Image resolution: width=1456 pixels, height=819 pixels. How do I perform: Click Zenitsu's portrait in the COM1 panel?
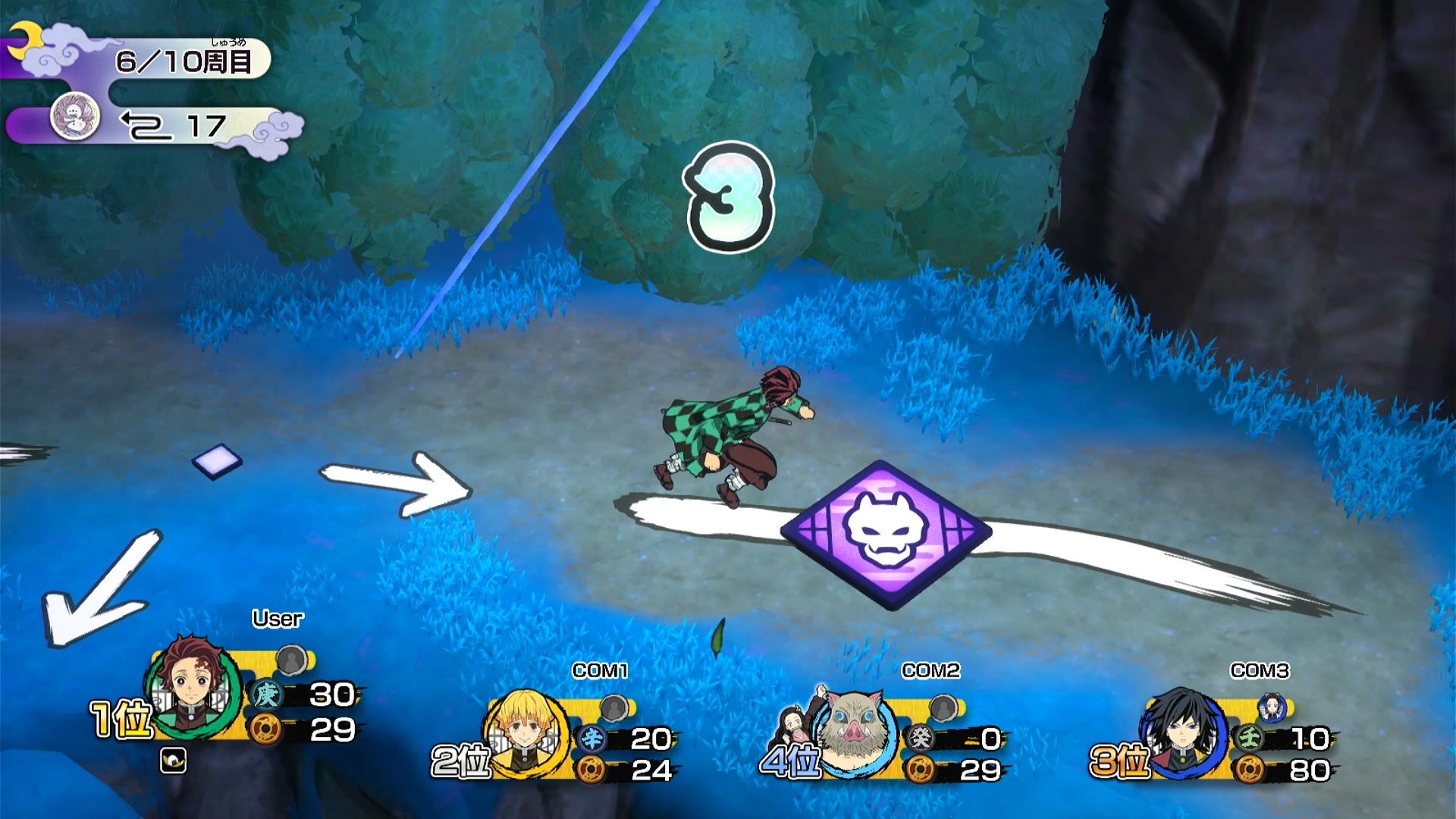point(527,732)
